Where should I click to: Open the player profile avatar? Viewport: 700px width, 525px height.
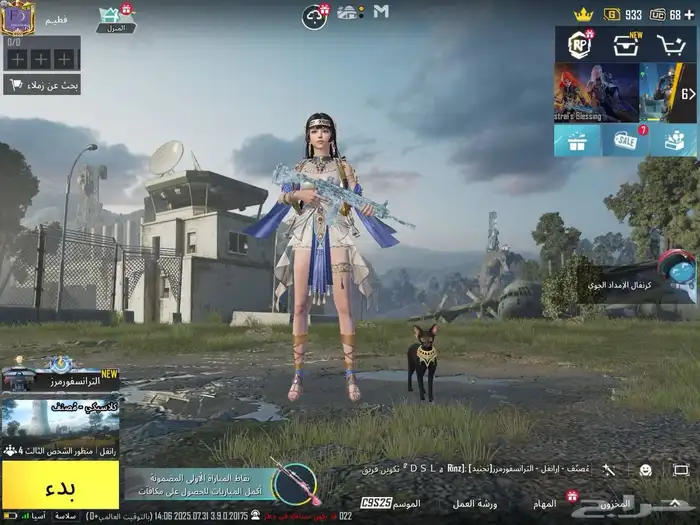[x=17, y=15]
